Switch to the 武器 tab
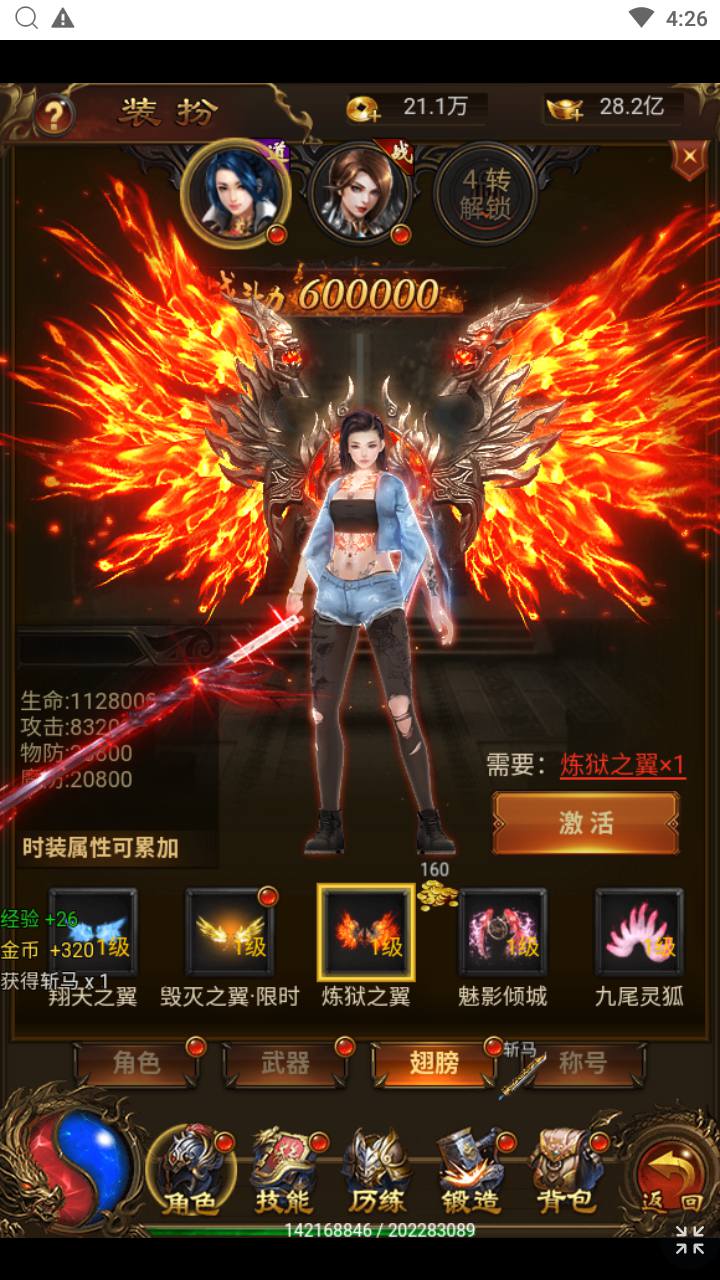 point(286,1063)
